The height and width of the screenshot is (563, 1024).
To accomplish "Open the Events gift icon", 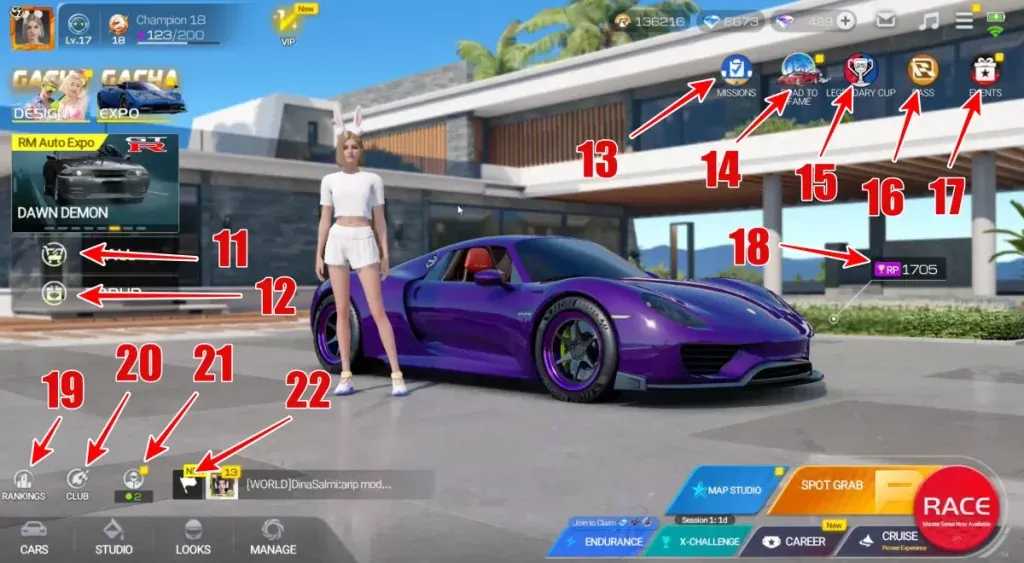I will [985, 71].
